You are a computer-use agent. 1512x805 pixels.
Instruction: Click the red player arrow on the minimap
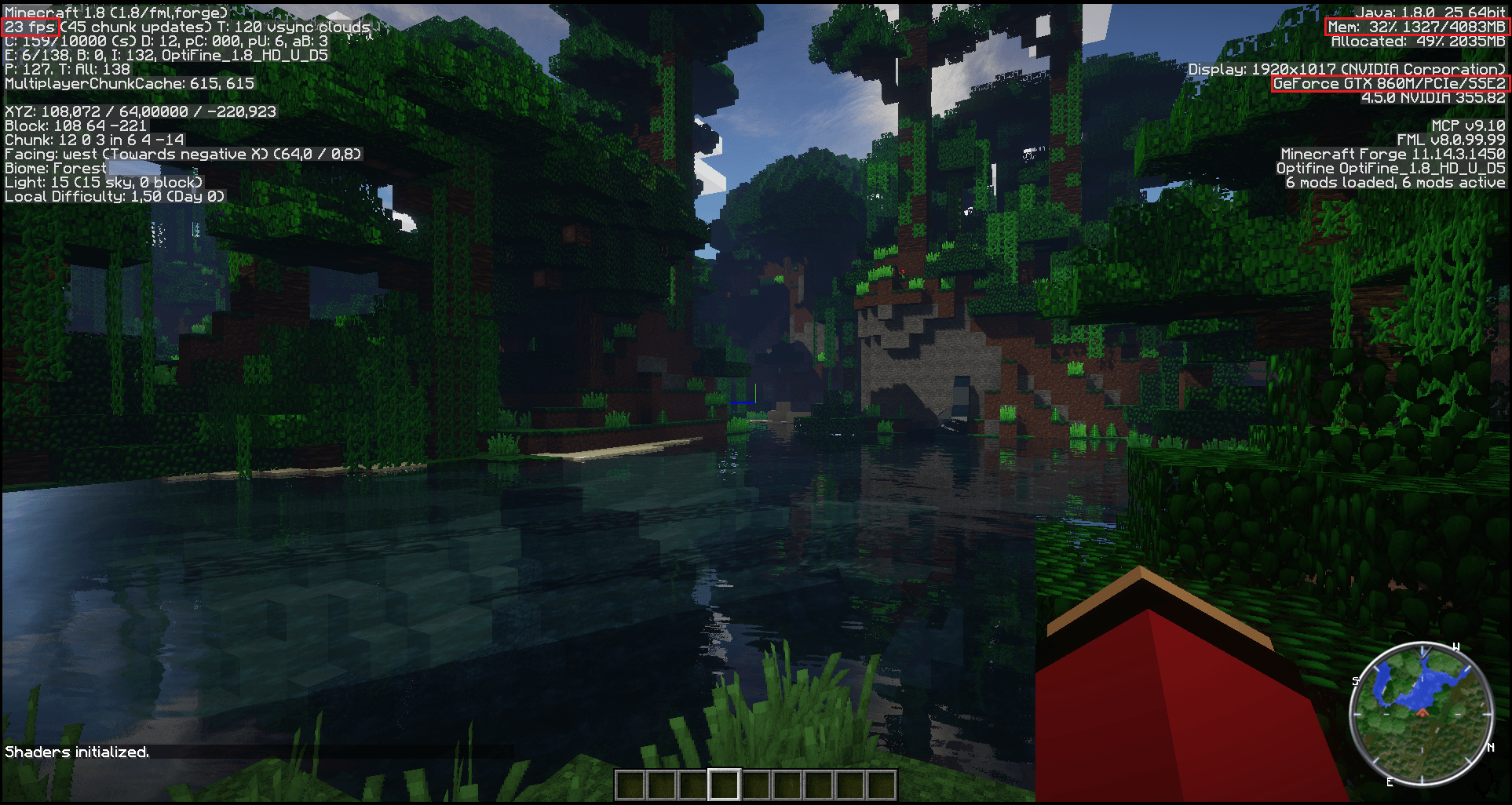(x=1423, y=712)
